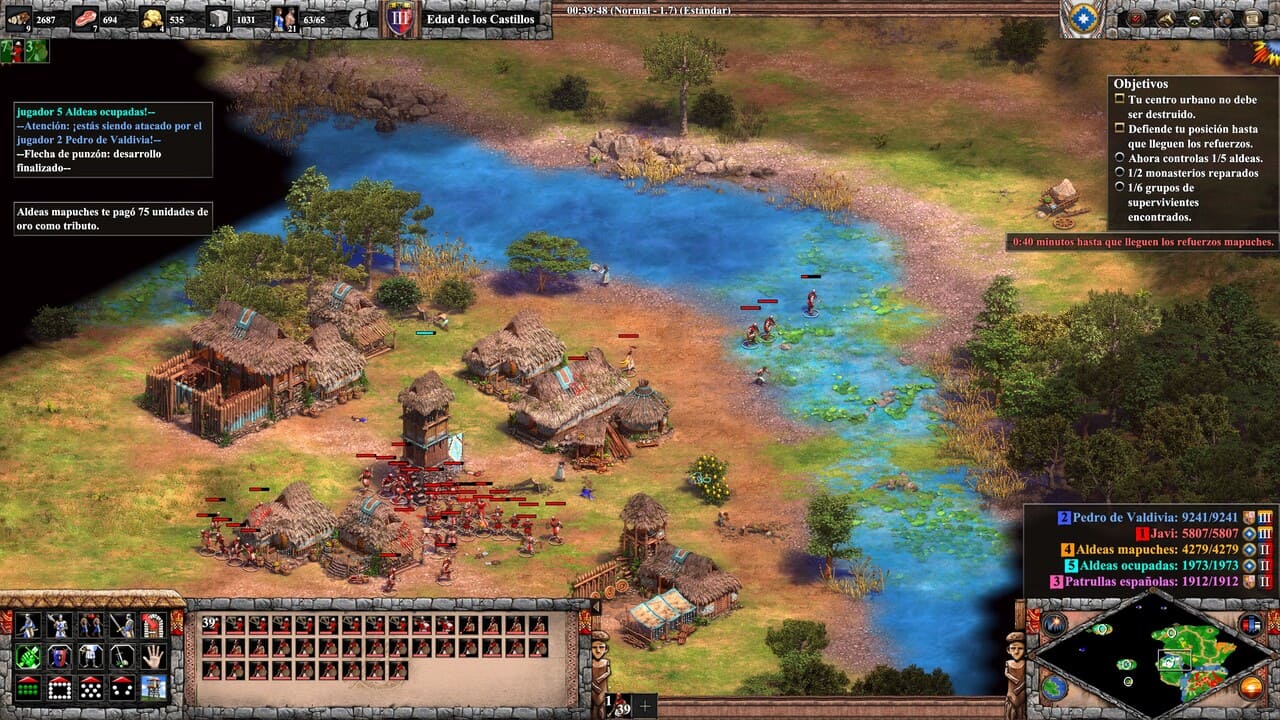Screen dimensions: 1280x720
Task: Open the diplomacy handshake icon
Action: point(1194,18)
